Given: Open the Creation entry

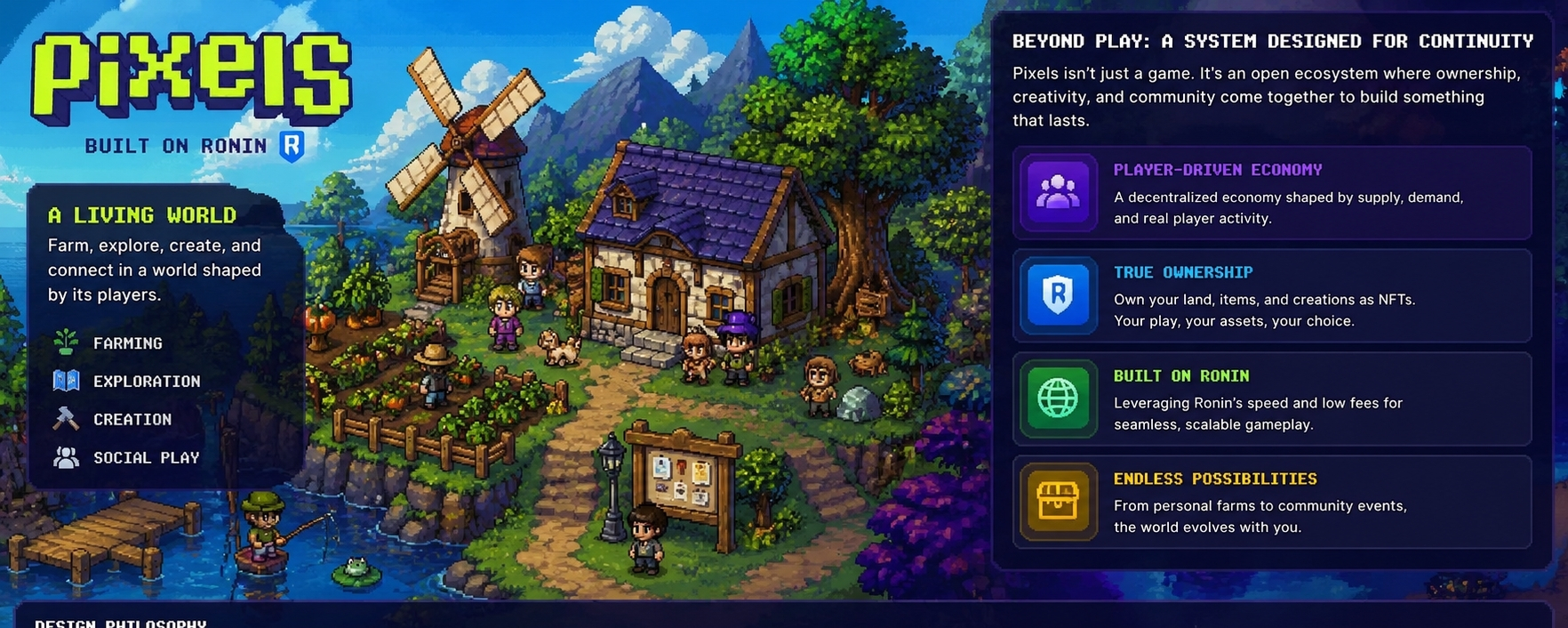Looking at the screenshot, I should point(132,420).
